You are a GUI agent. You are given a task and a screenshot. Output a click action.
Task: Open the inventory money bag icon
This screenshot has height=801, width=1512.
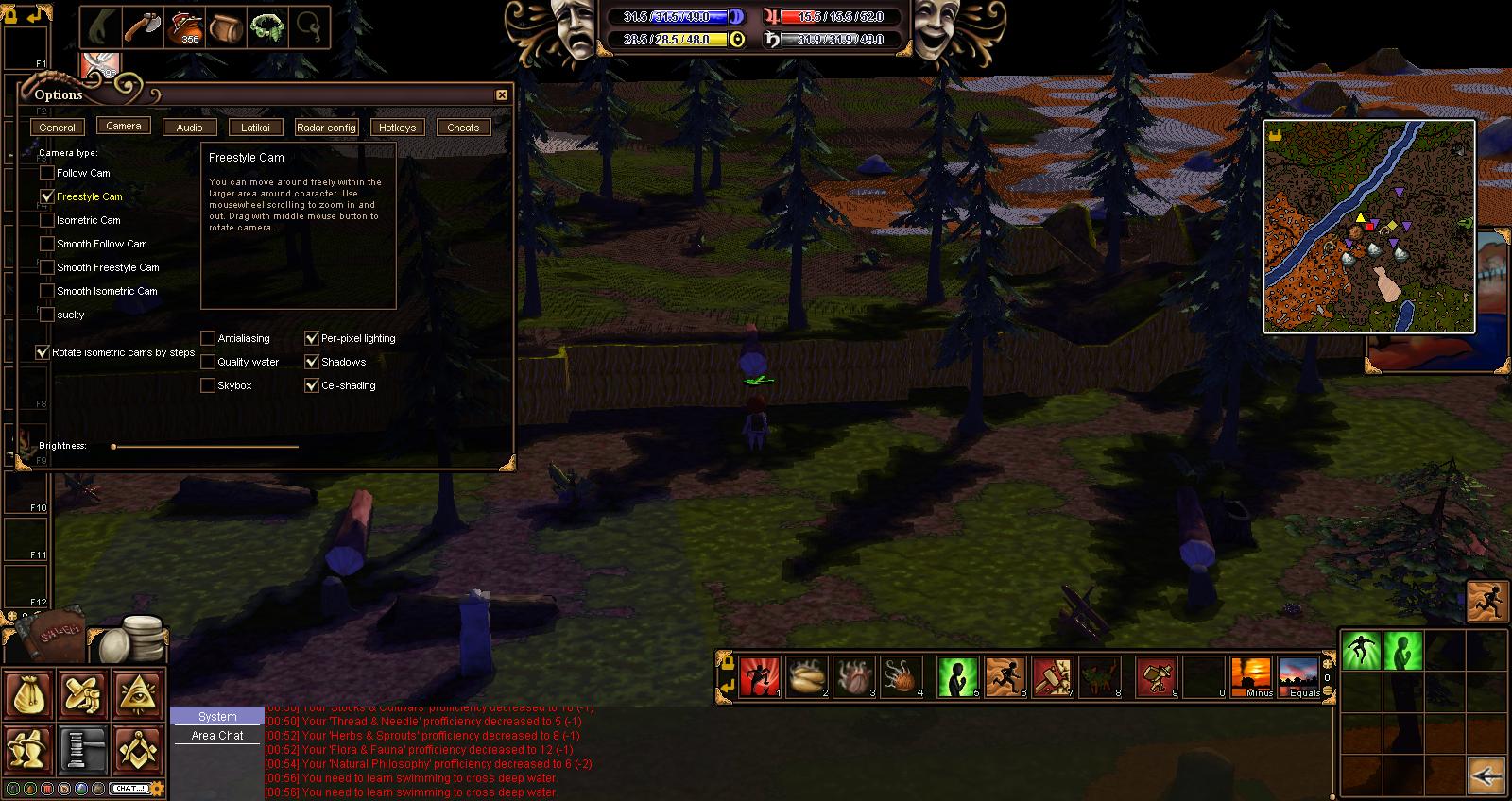28,694
